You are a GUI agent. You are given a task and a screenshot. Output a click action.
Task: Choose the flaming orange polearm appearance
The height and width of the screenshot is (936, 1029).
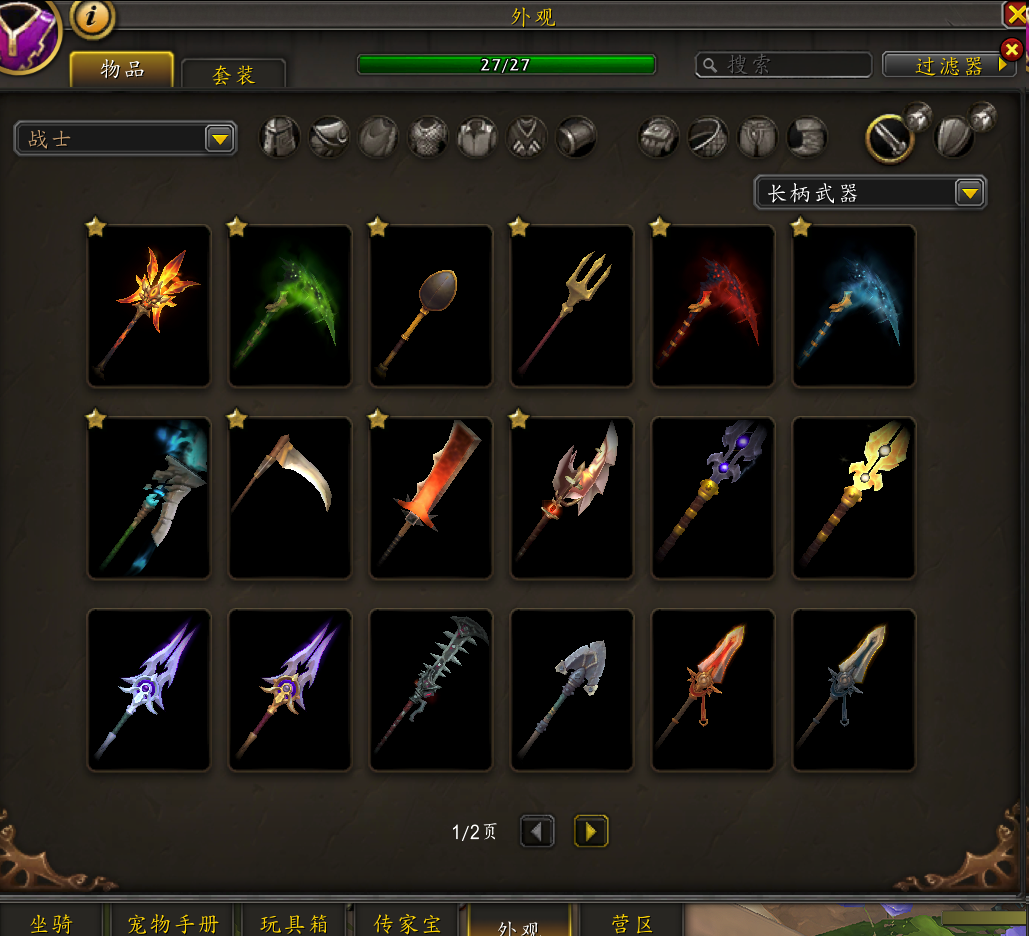(149, 306)
